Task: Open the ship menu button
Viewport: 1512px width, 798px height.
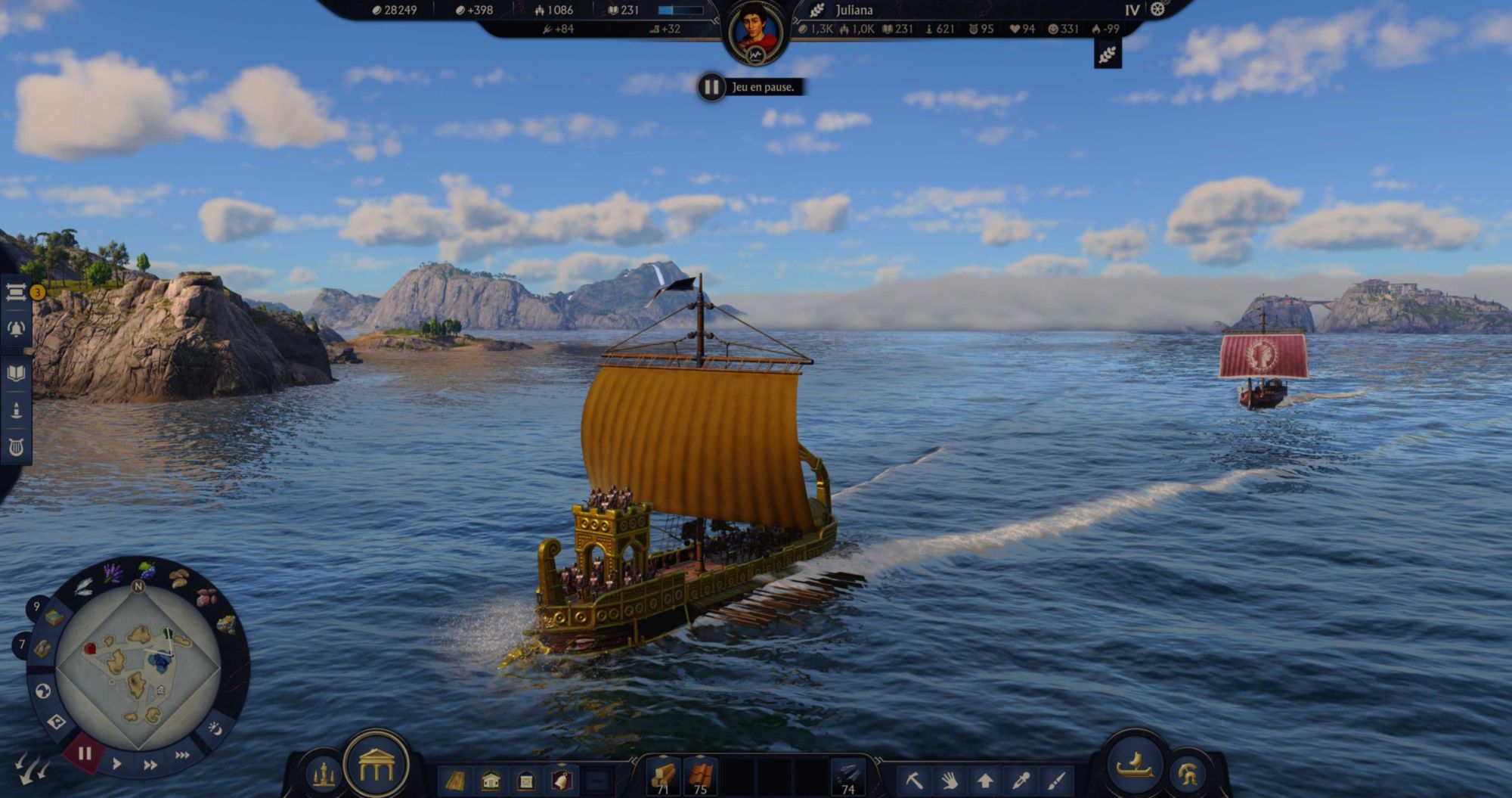Action: click(x=1134, y=765)
